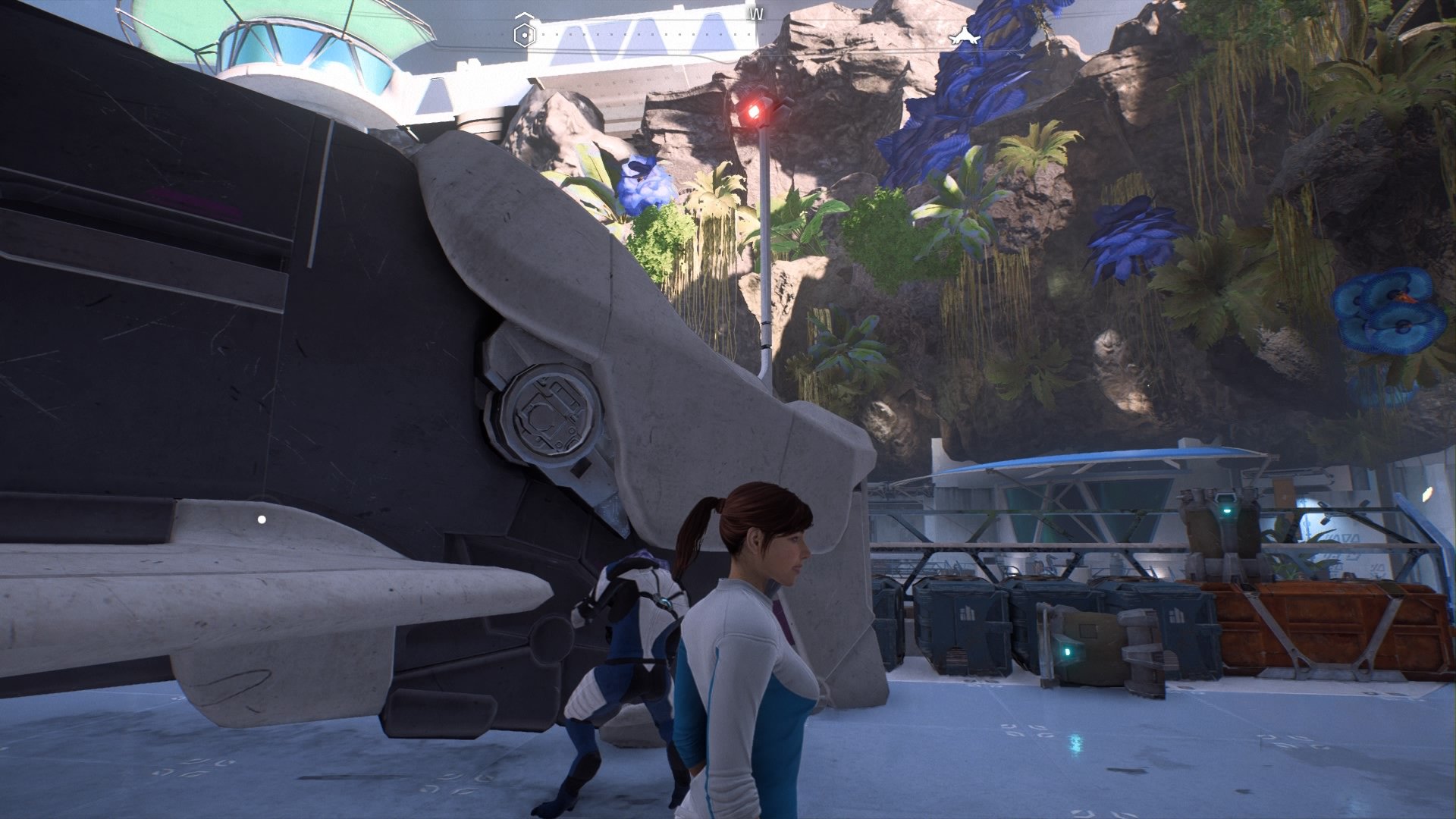This screenshot has height=819, width=1456.
Task: Select the compass tick mark beside the objective marker
Action: tap(544, 34)
